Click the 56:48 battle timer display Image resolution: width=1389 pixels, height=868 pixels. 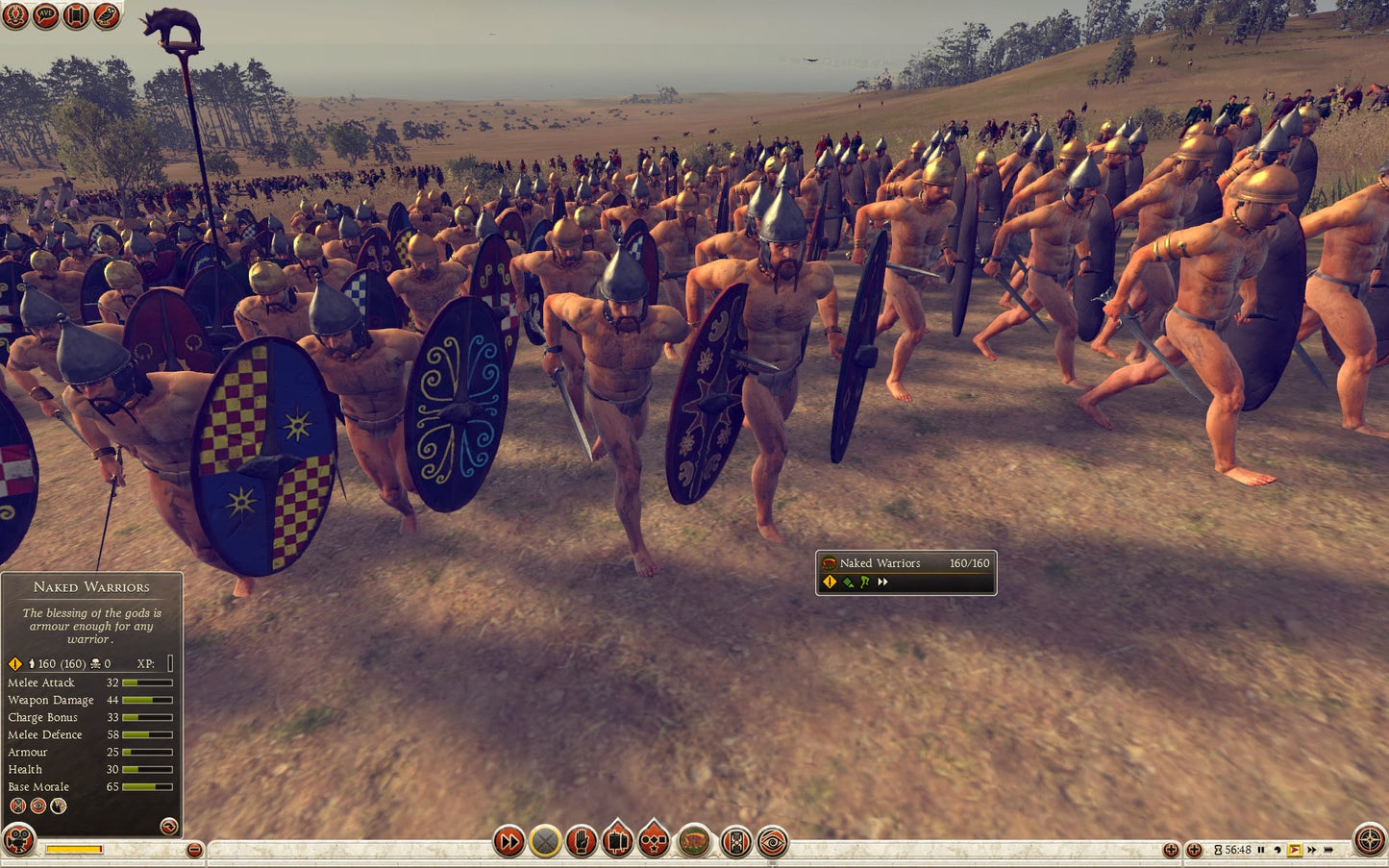tap(1237, 850)
